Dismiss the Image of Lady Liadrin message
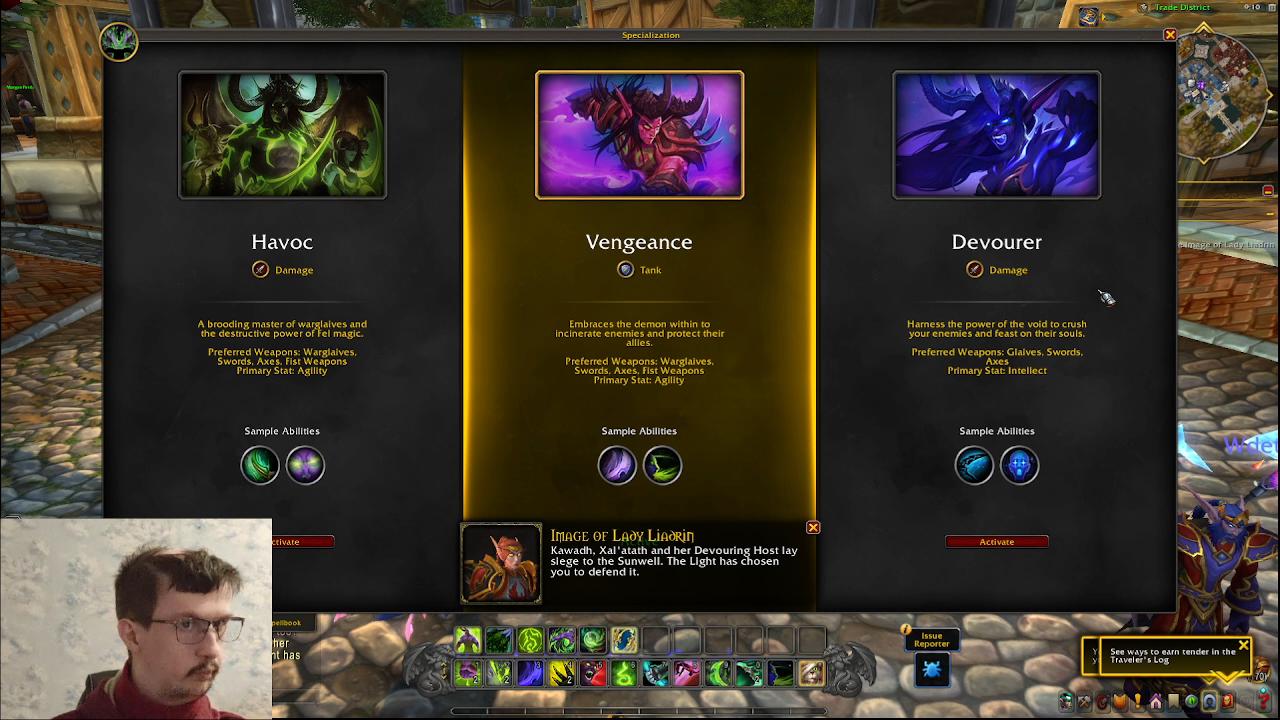 point(813,527)
